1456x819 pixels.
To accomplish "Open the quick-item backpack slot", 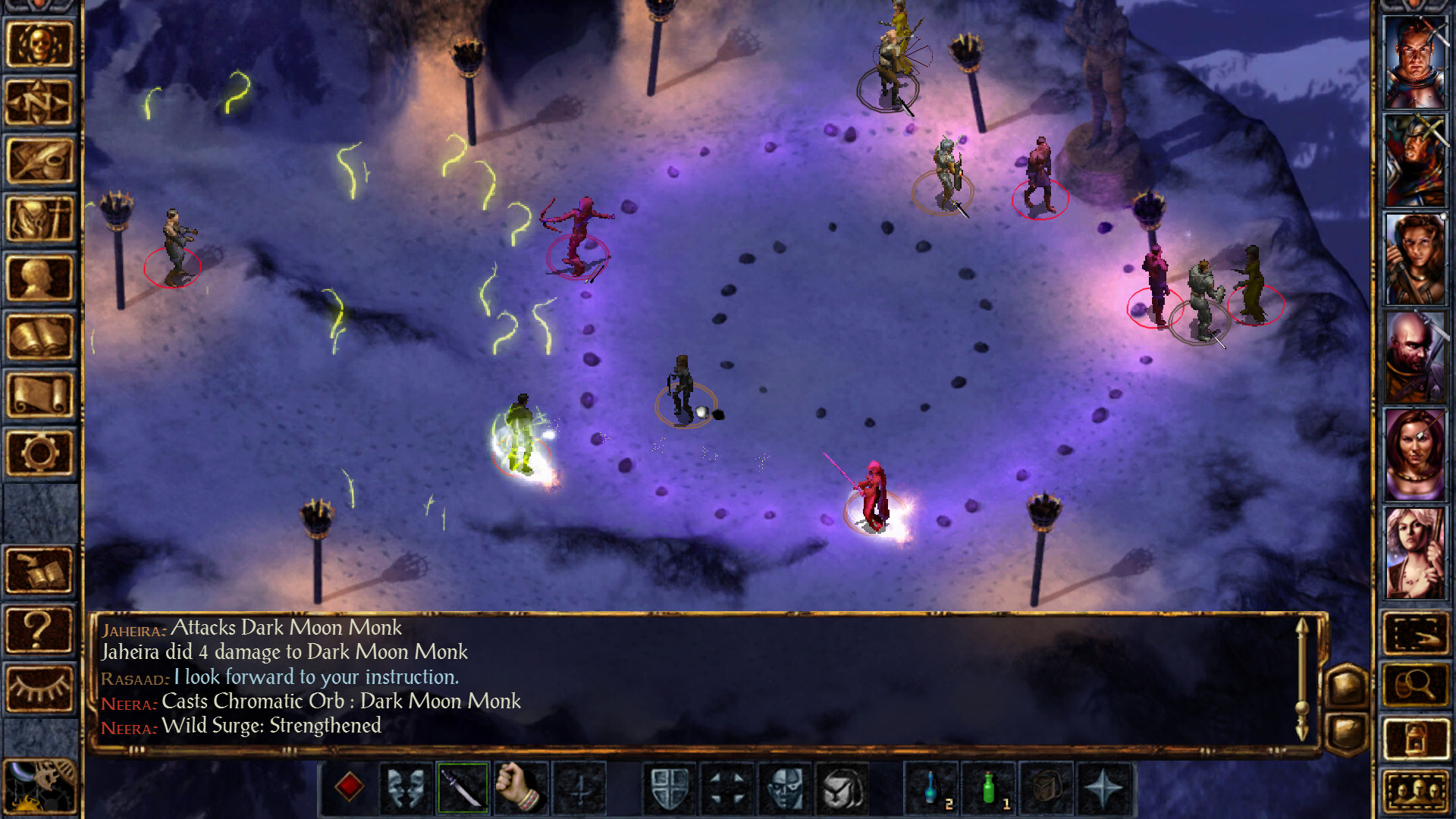I will tap(1045, 790).
